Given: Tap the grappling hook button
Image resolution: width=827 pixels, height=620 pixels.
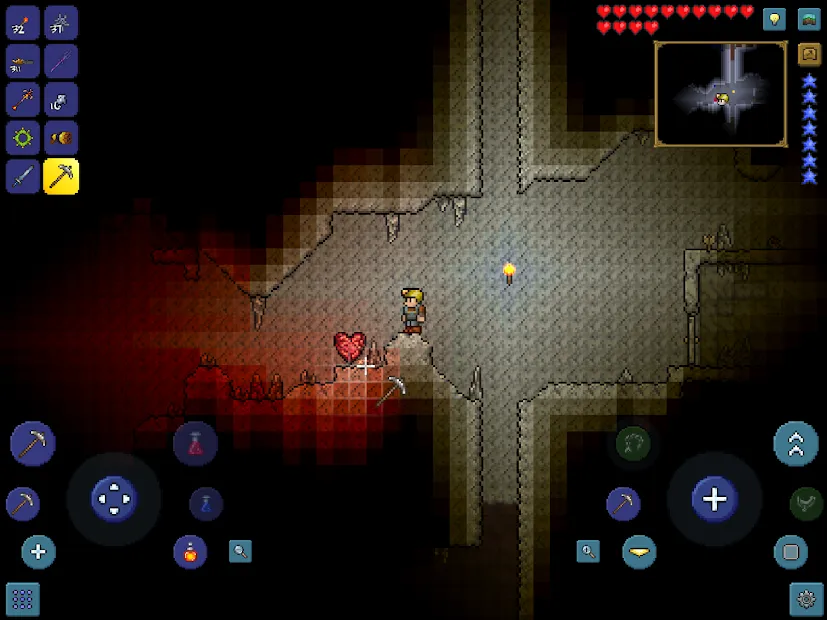Looking at the screenshot, I should click(632, 444).
